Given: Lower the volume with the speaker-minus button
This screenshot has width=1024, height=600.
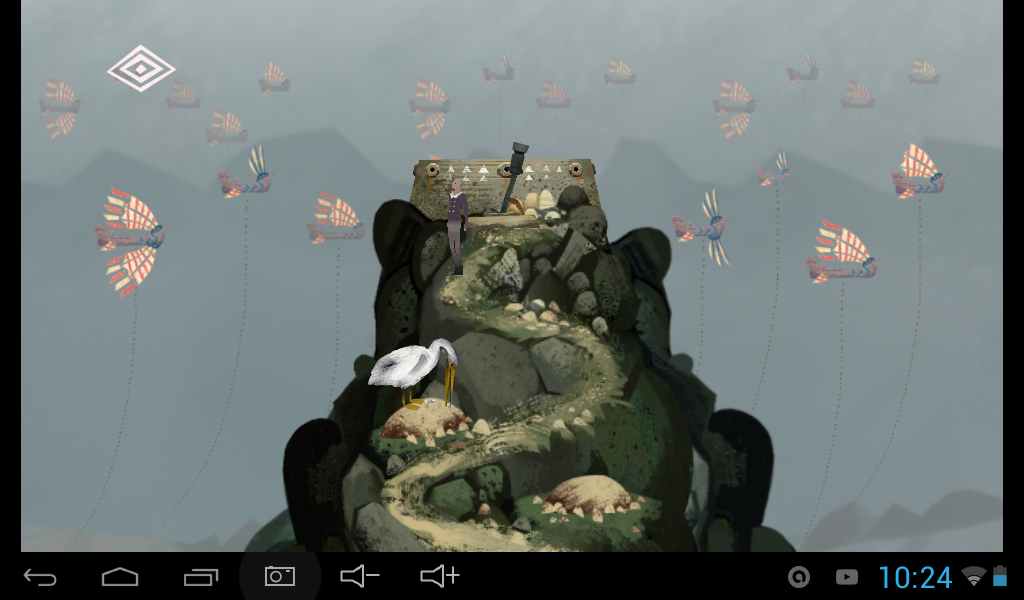Looking at the screenshot, I should [x=359, y=576].
